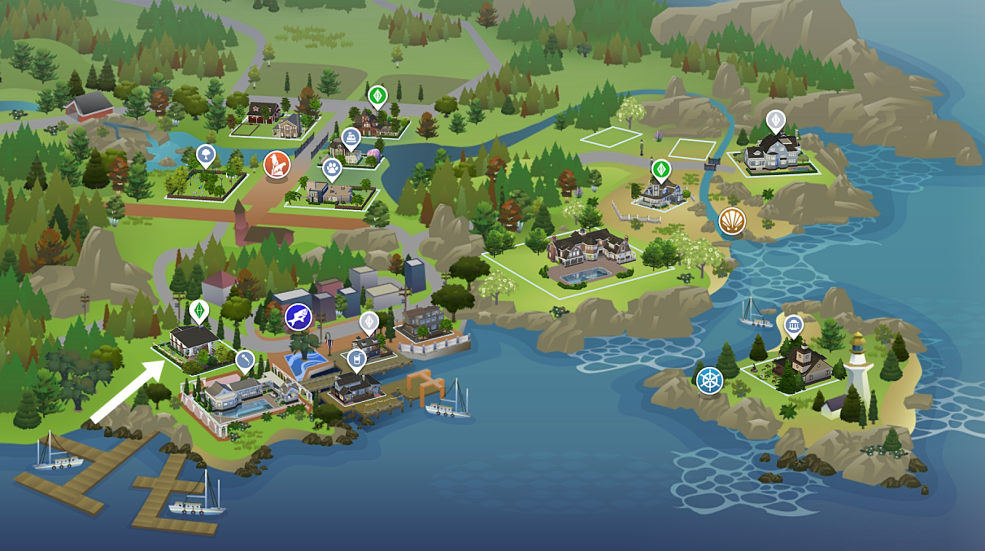The image size is (985, 551).
Task: Open the microphone karaoke venue pin
Action: point(244,358)
